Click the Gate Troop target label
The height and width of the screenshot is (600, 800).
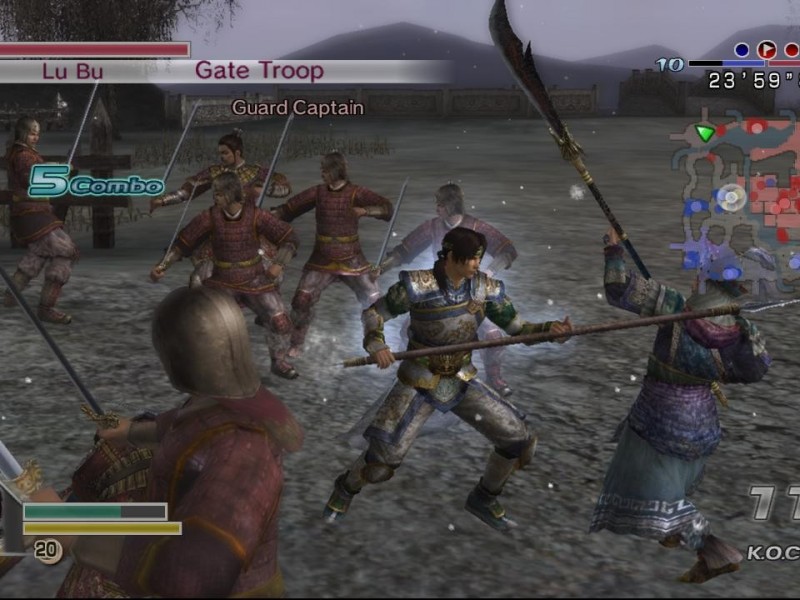tap(259, 71)
